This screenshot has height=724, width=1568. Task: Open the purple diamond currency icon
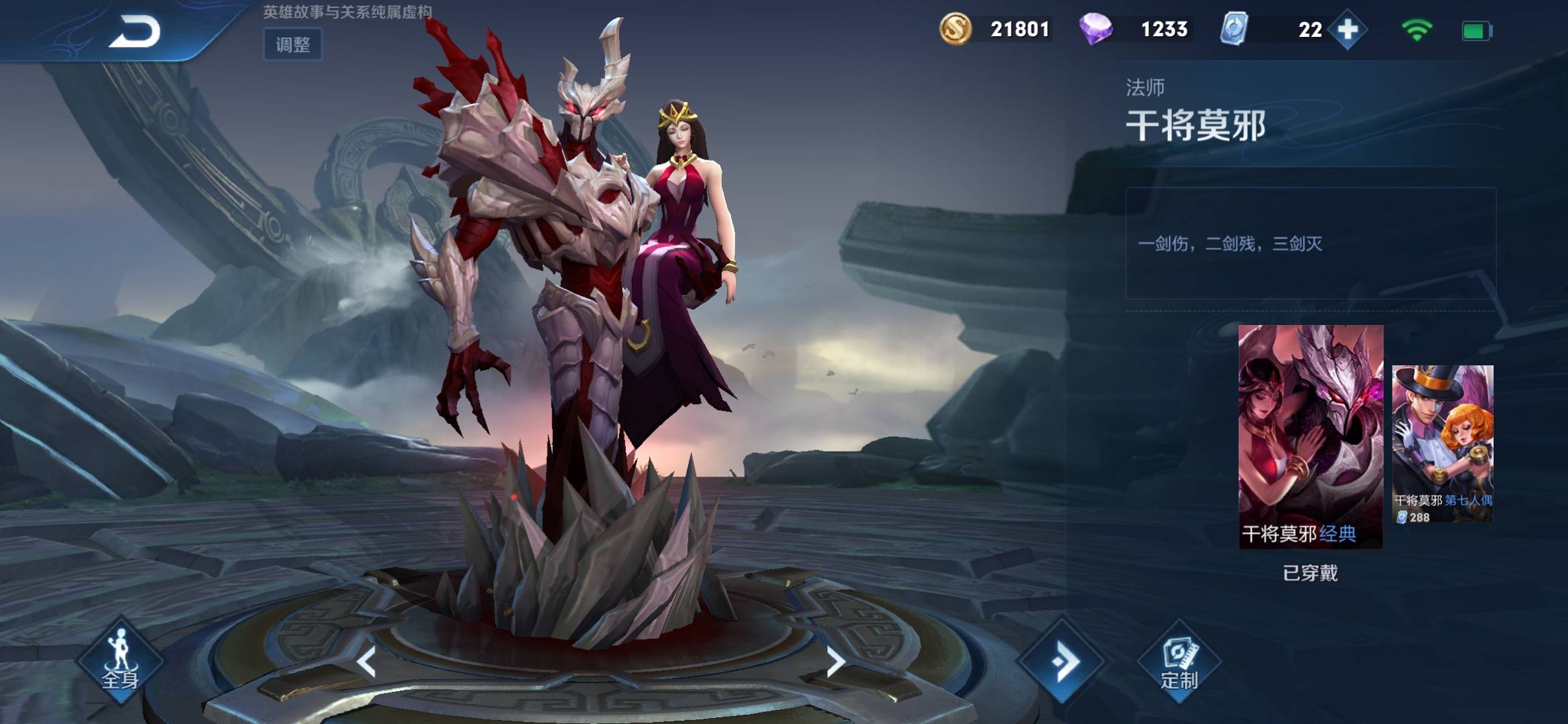[1096, 29]
